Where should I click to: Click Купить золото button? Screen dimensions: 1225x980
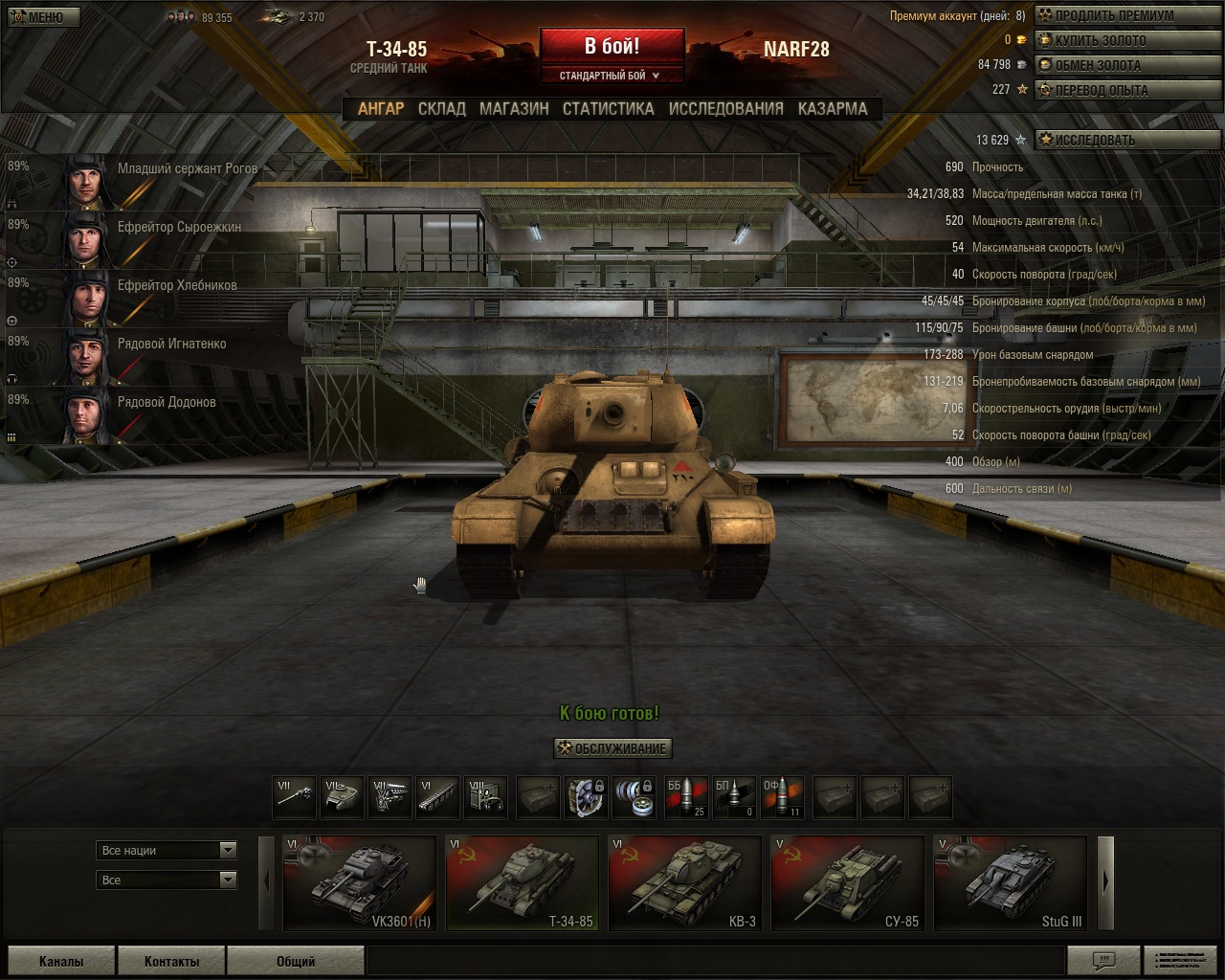(x=1099, y=40)
